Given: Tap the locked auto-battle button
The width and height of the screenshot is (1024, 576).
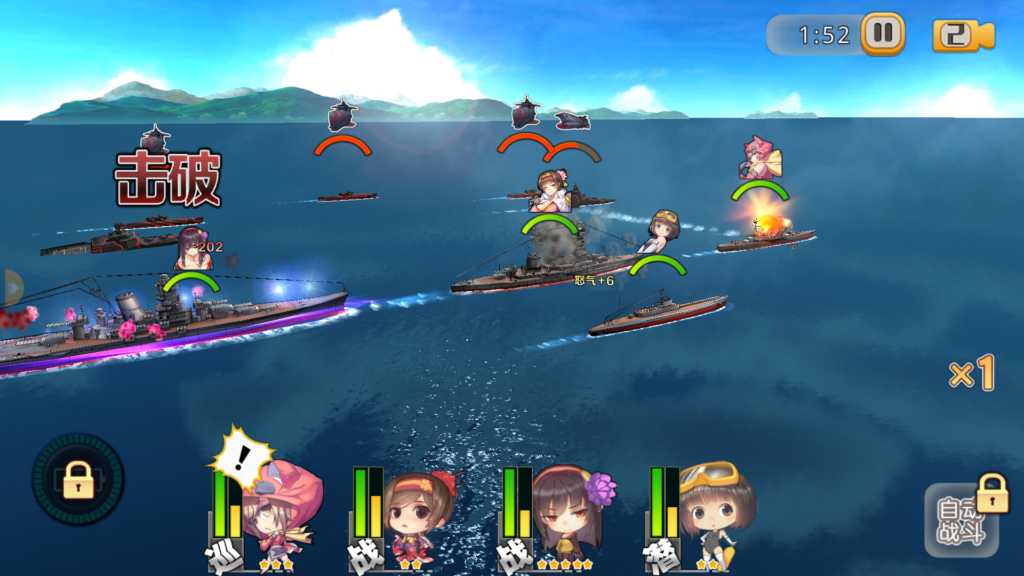Looking at the screenshot, I should tap(961, 519).
